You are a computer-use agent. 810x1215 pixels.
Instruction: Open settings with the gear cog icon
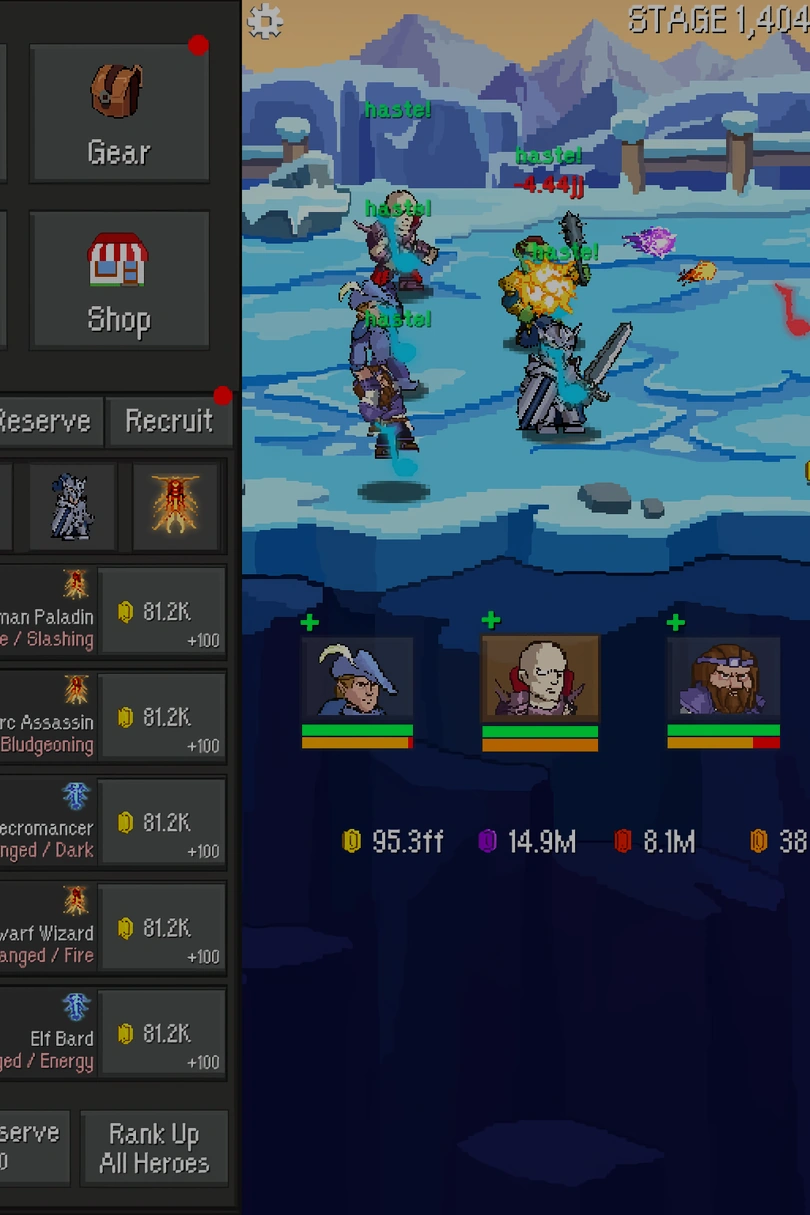click(x=265, y=21)
